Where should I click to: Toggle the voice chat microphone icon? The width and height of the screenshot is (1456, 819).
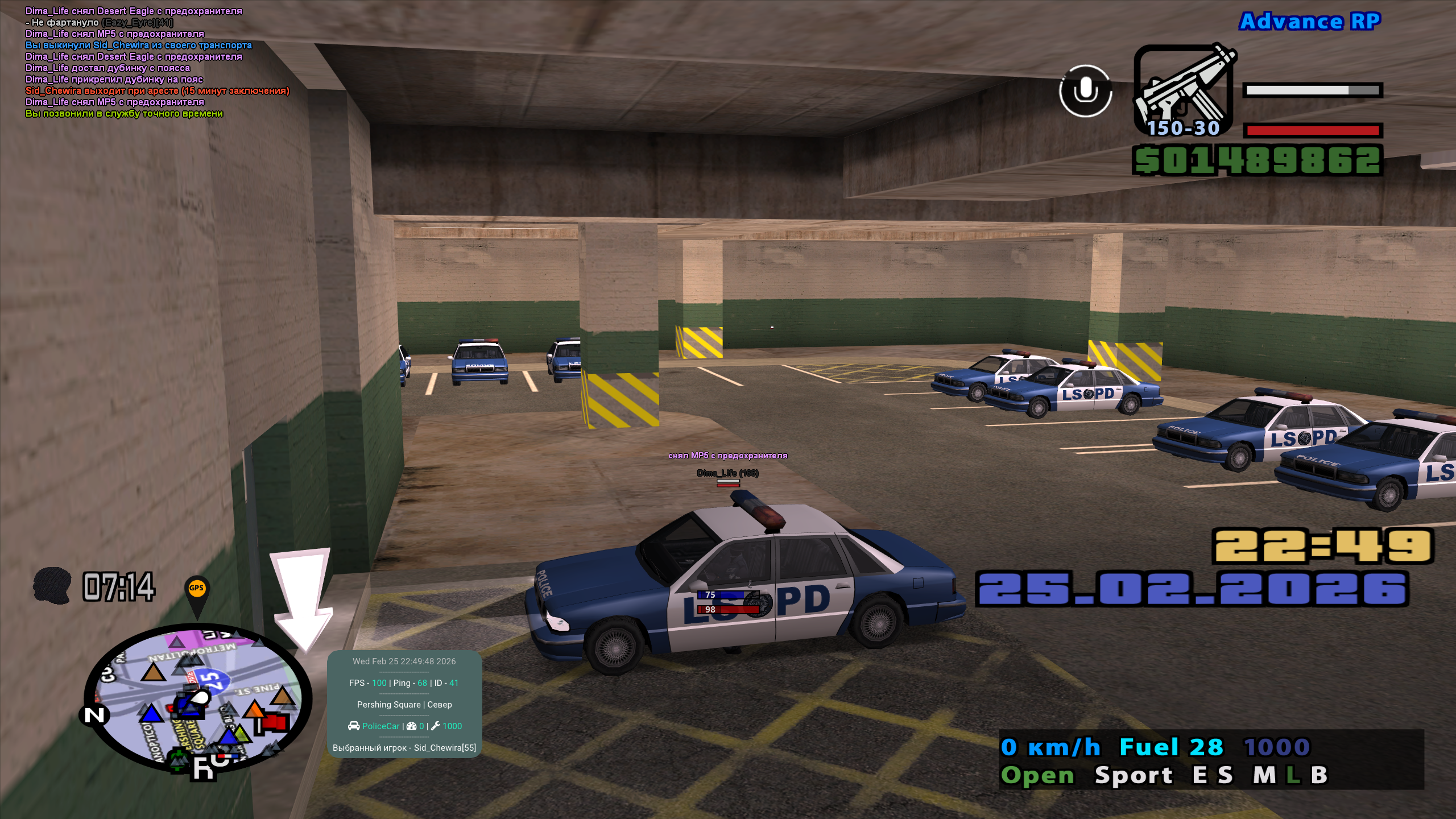pyautogui.click(x=1085, y=91)
